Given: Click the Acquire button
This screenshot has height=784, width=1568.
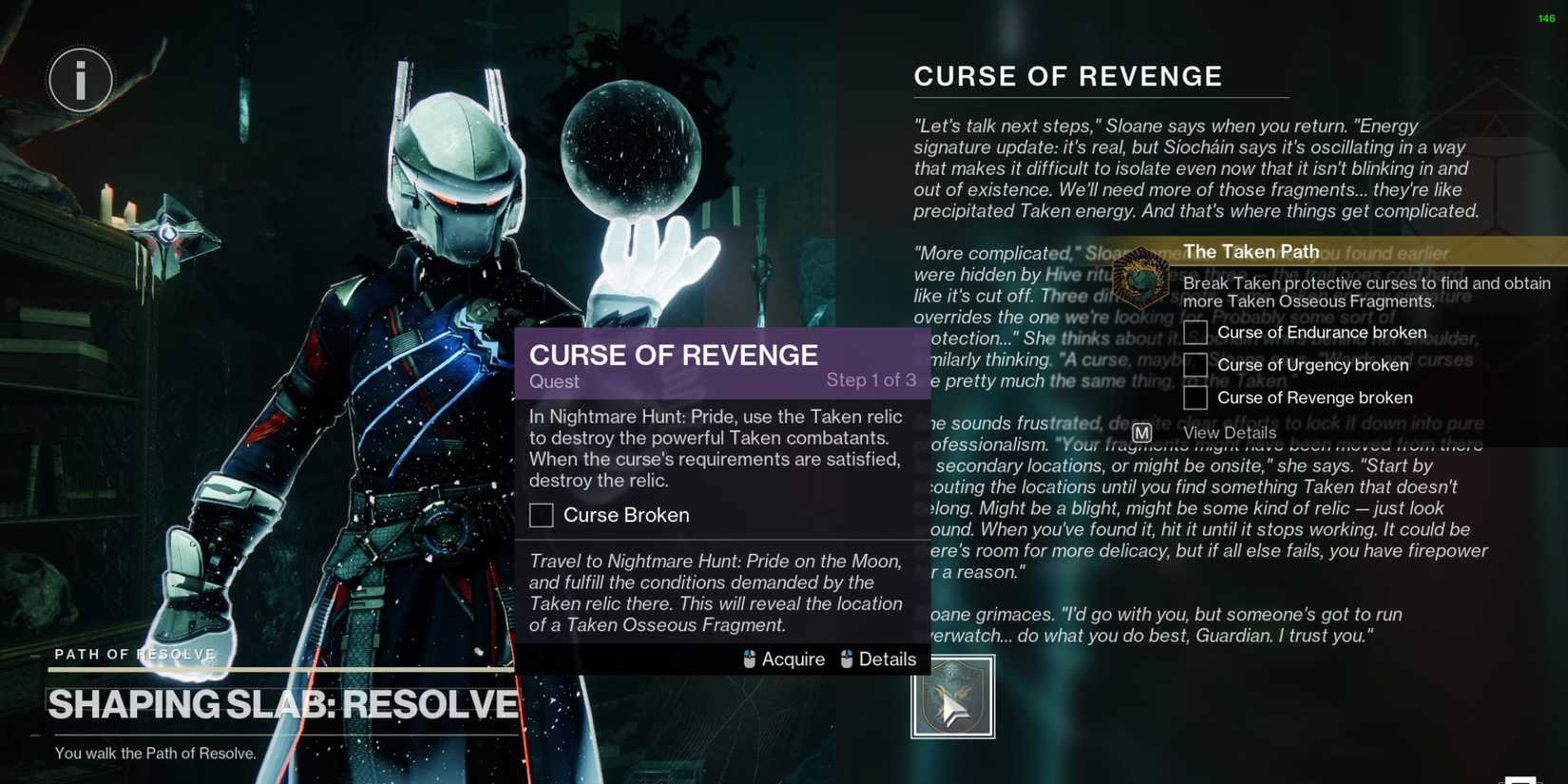Looking at the screenshot, I should [794, 659].
